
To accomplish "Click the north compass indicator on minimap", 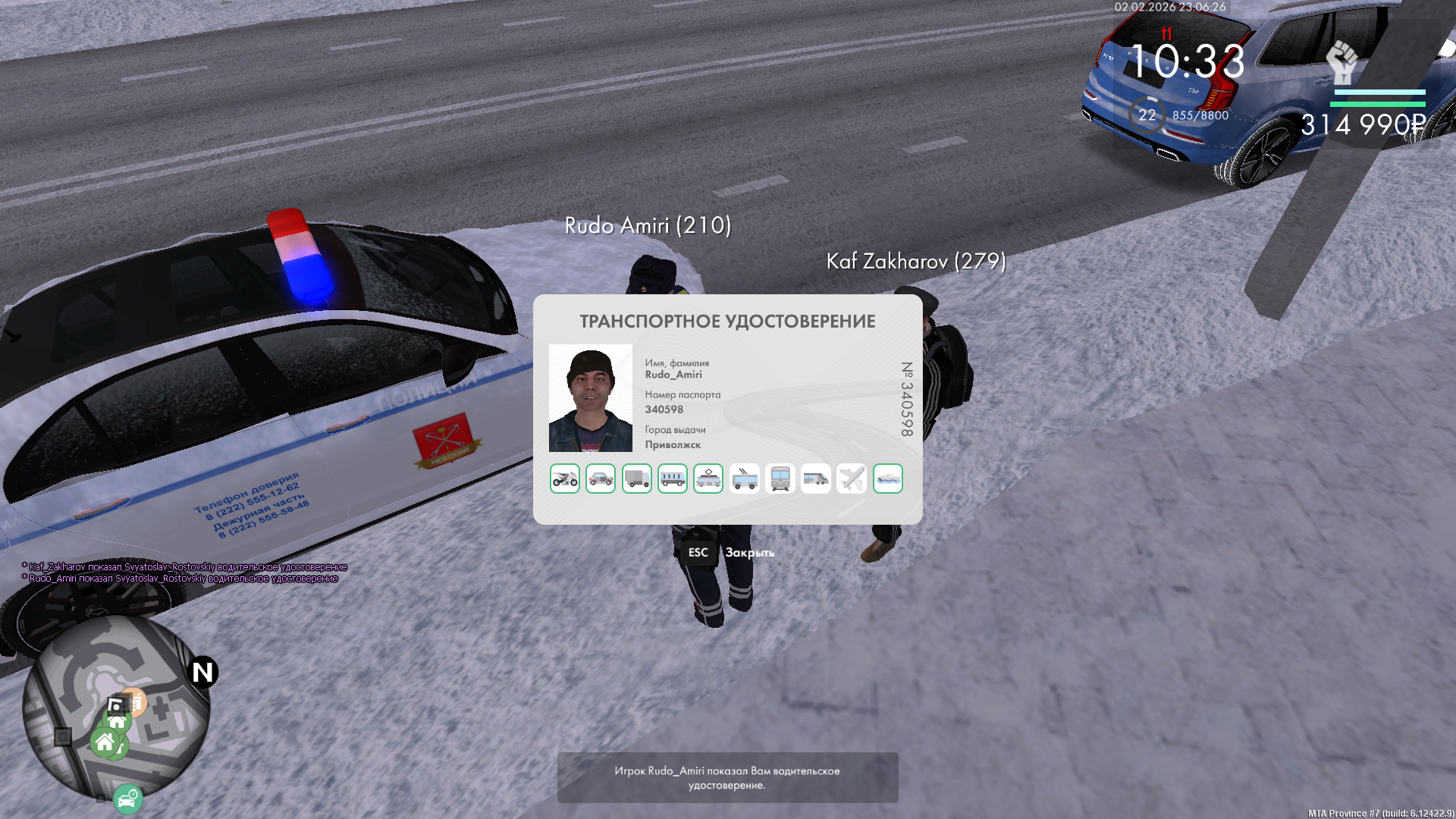I will tap(202, 672).
